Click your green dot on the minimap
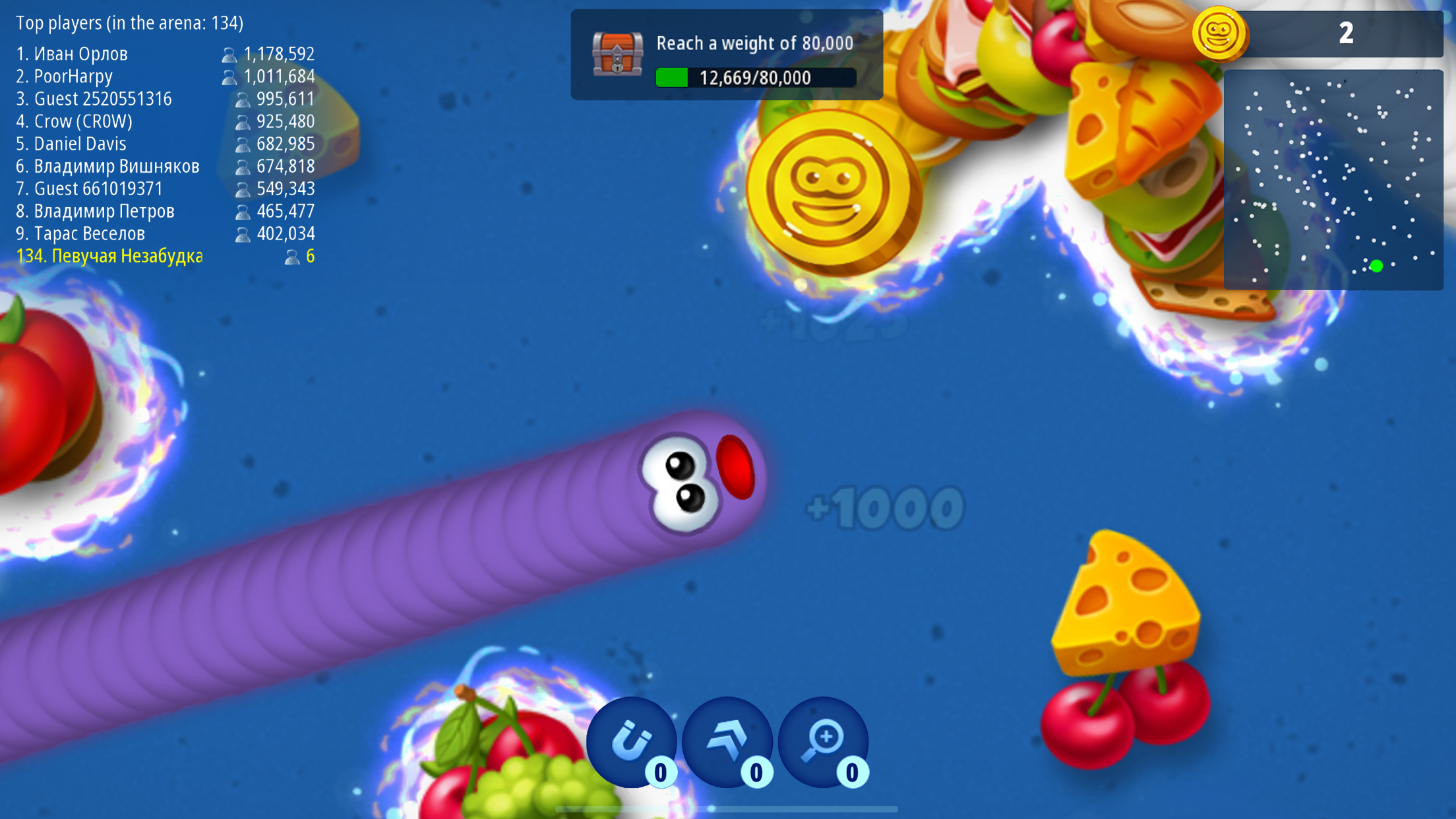The height and width of the screenshot is (819, 1456). pos(1376,266)
